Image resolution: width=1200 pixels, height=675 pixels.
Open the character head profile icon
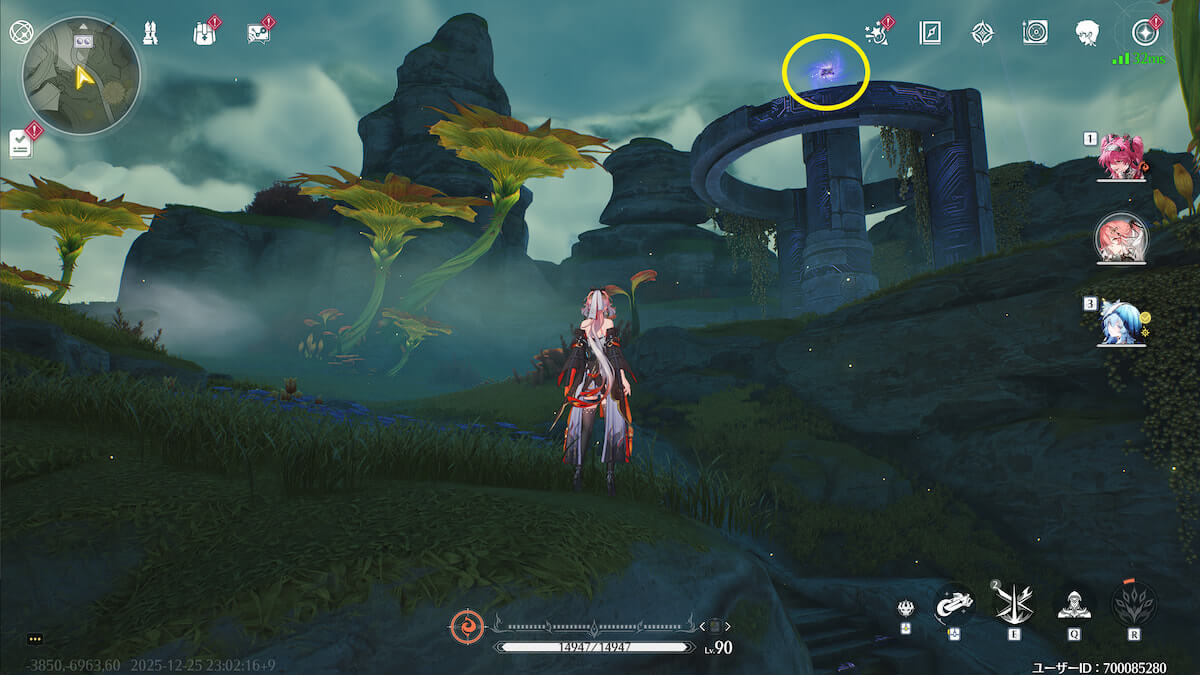(1088, 33)
